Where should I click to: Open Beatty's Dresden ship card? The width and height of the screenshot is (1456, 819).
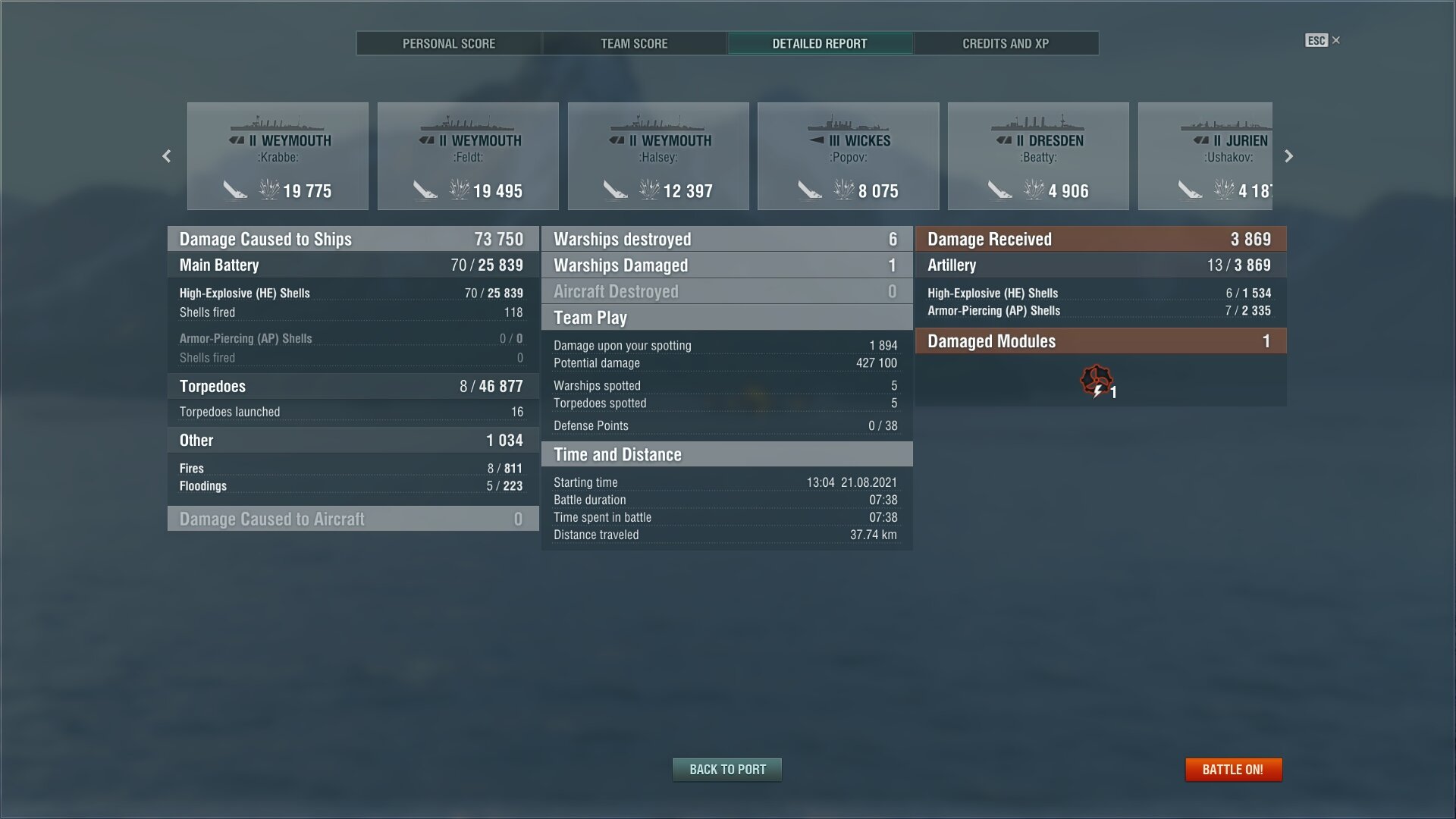pos(1038,156)
